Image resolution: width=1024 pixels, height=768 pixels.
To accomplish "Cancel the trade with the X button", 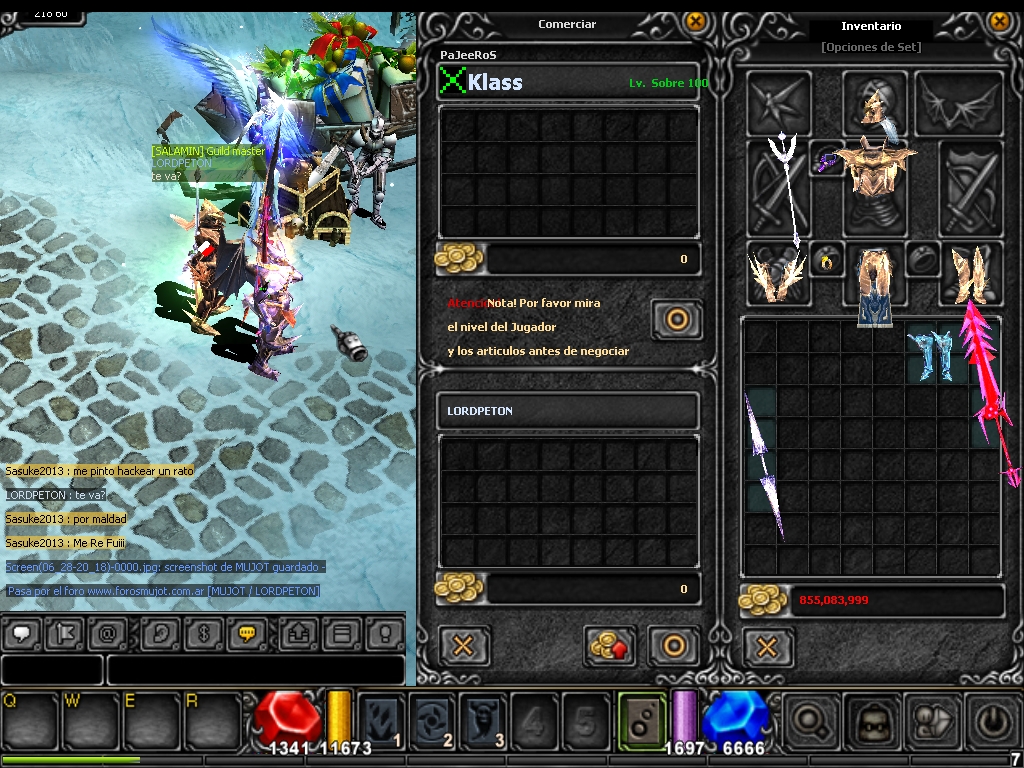I will click(463, 646).
